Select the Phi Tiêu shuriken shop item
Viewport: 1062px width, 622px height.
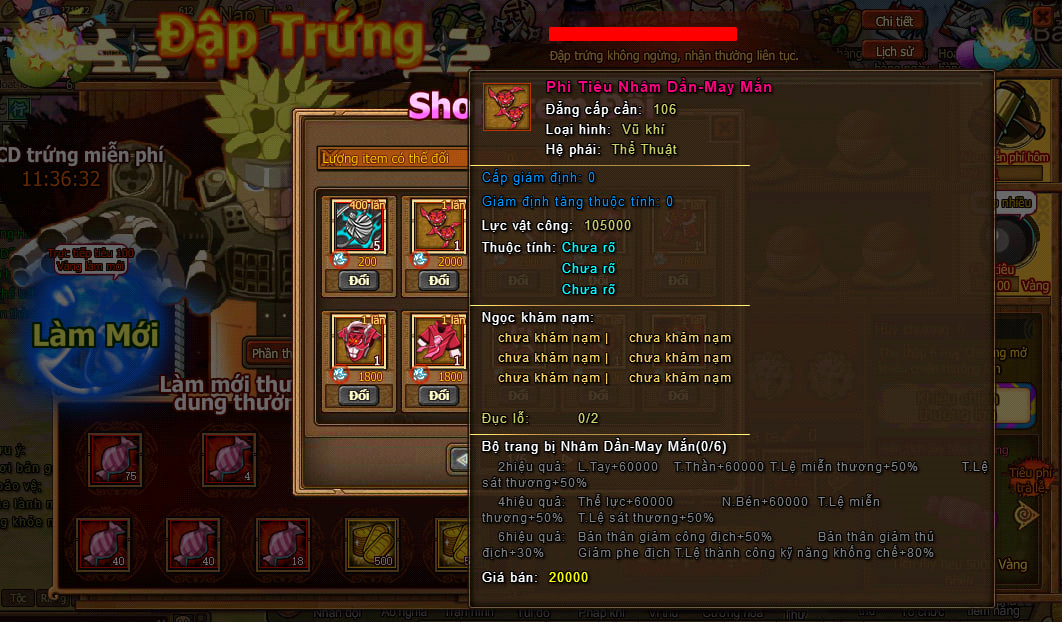coord(439,226)
